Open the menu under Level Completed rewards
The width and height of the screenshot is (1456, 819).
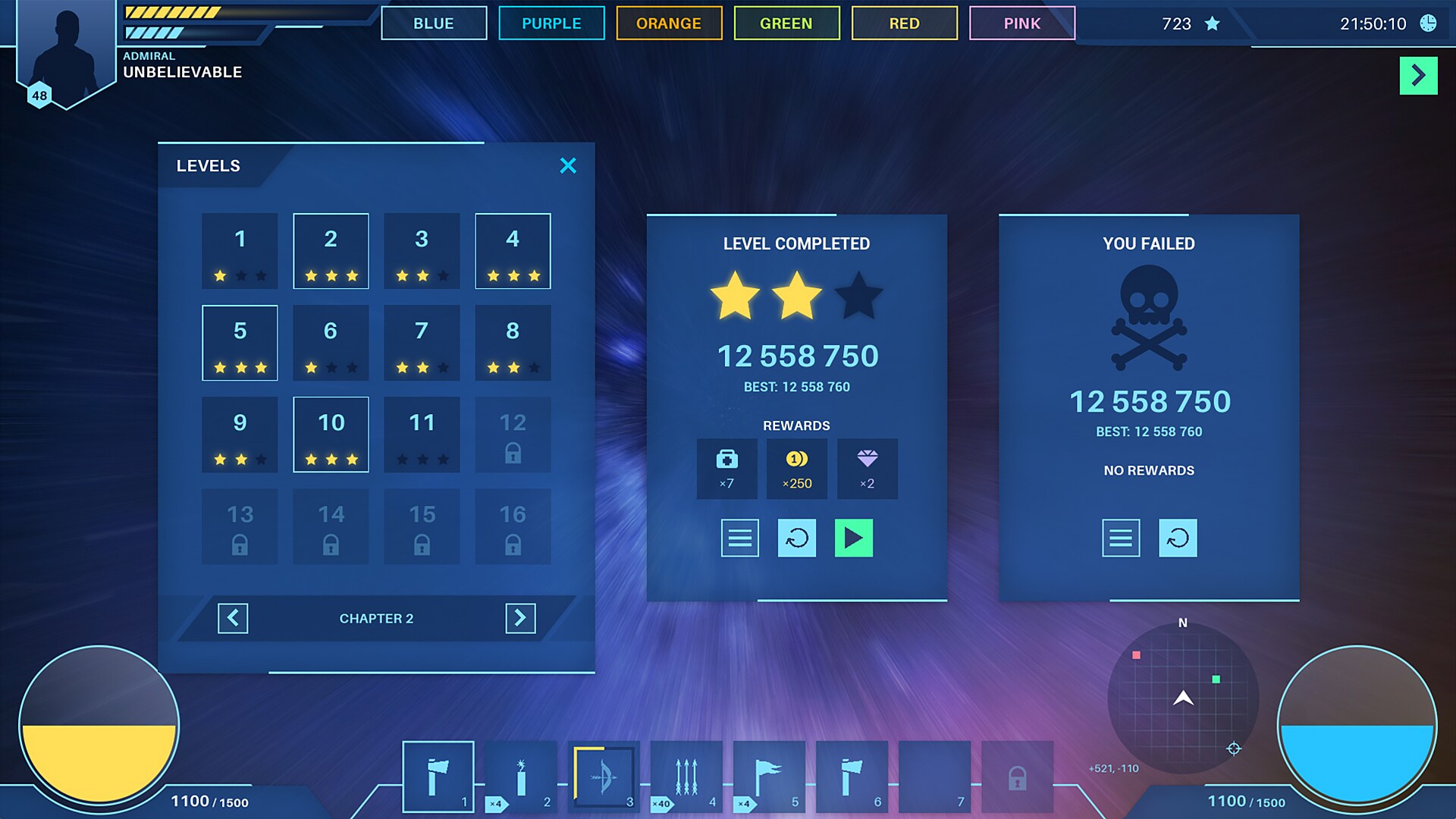(739, 538)
